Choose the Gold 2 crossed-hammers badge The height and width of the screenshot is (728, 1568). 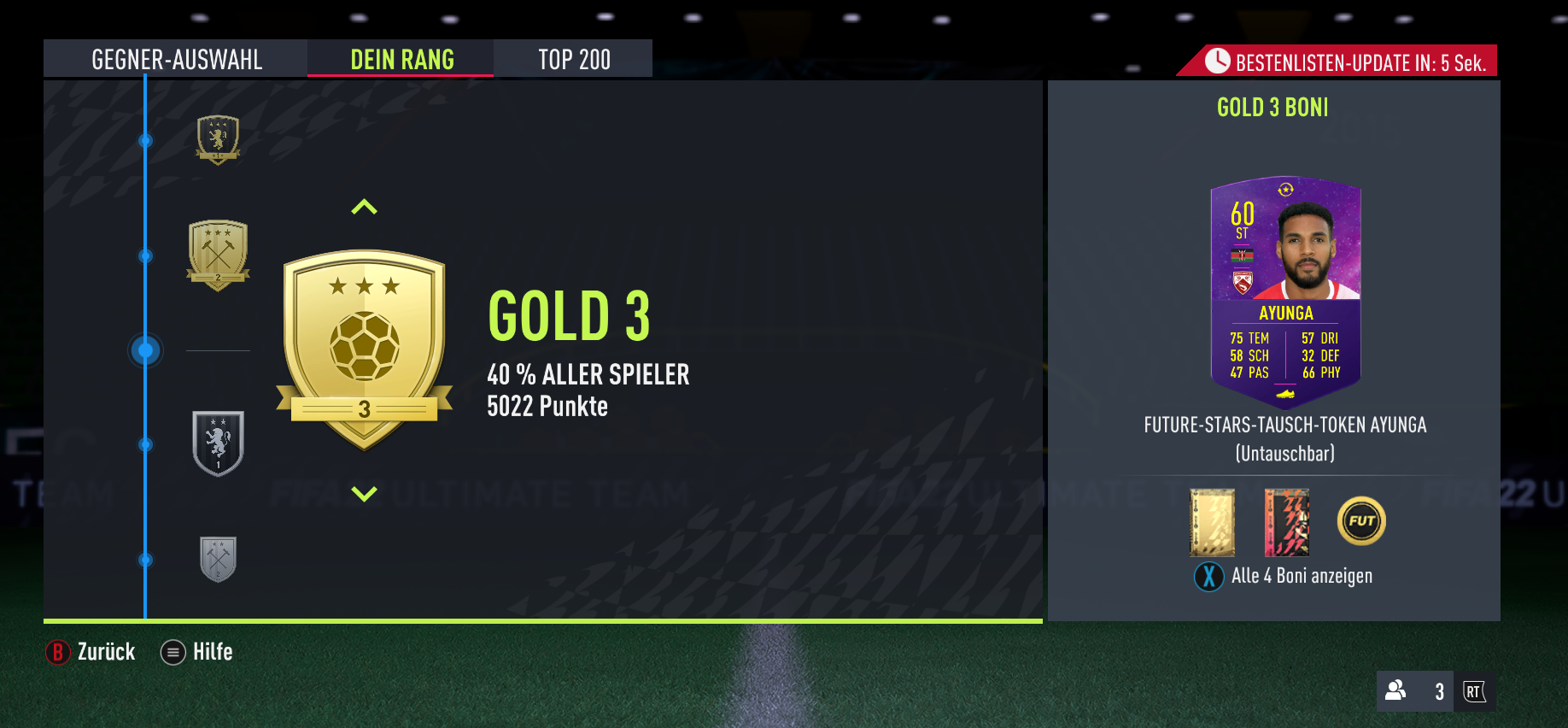tap(219, 255)
